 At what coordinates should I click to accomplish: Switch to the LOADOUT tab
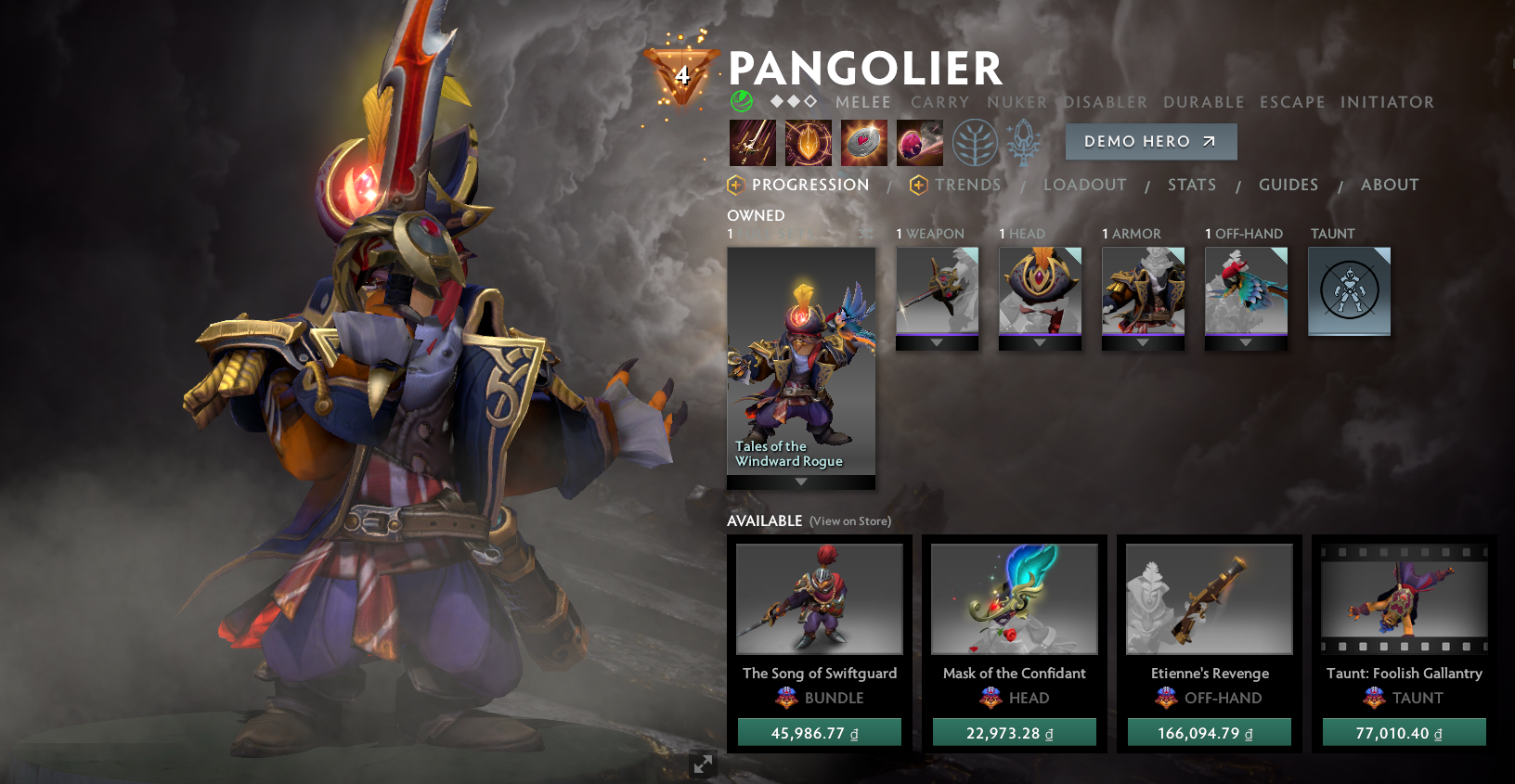coord(1084,185)
